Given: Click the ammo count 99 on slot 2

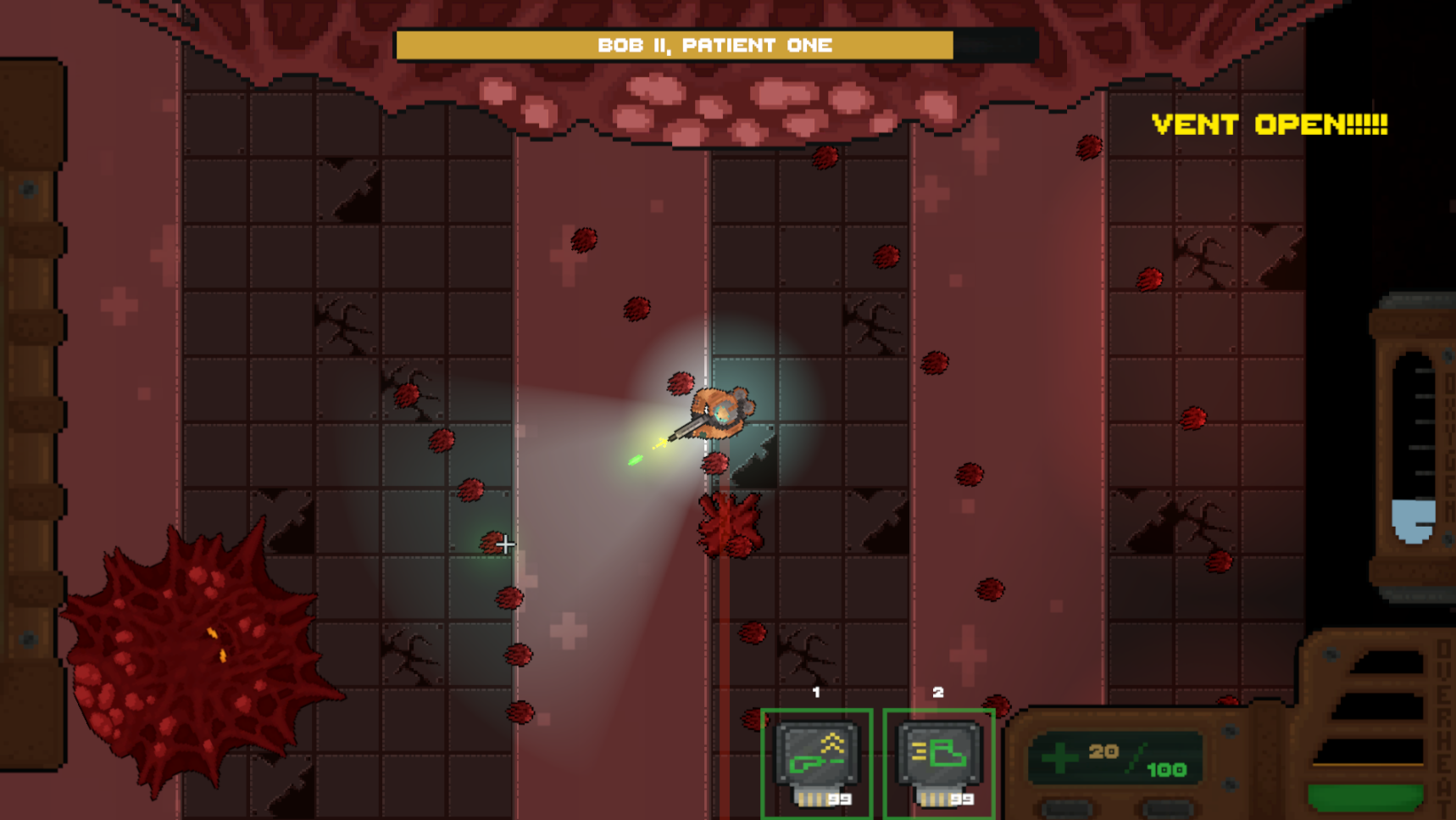Looking at the screenshot, I should 961,797.
